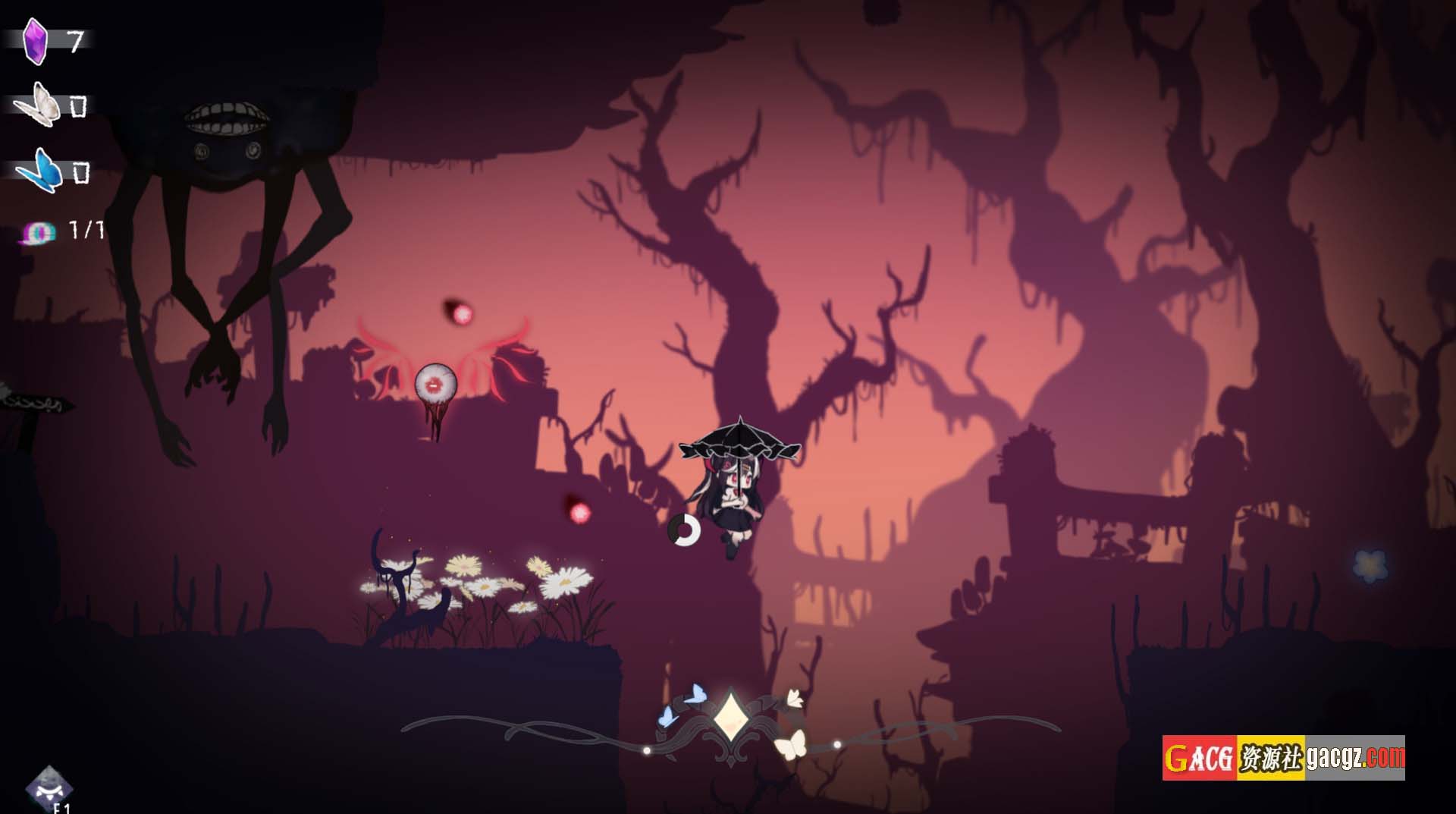Select the white butterfly counter icon
This screenshot has height=814, width=1456.
pyautogui.click(x=38, y=105)
